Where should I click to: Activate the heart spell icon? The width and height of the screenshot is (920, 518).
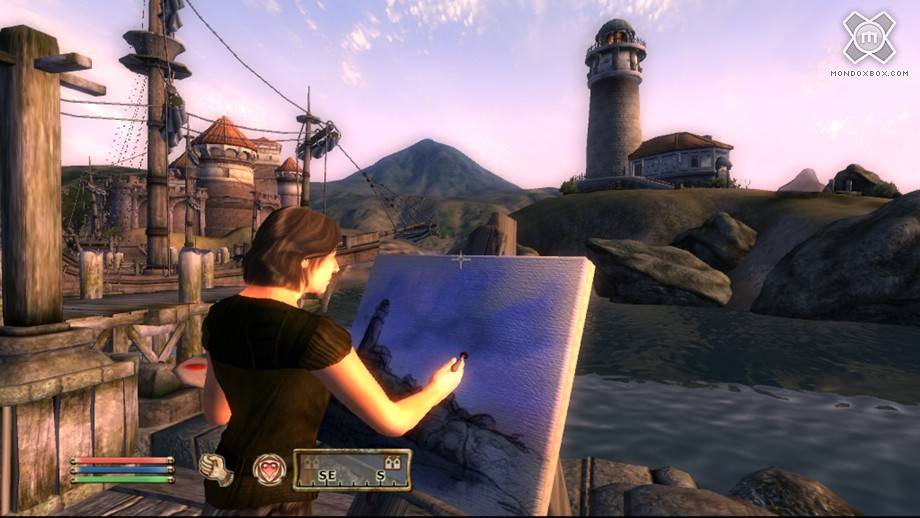pos(268,469)
